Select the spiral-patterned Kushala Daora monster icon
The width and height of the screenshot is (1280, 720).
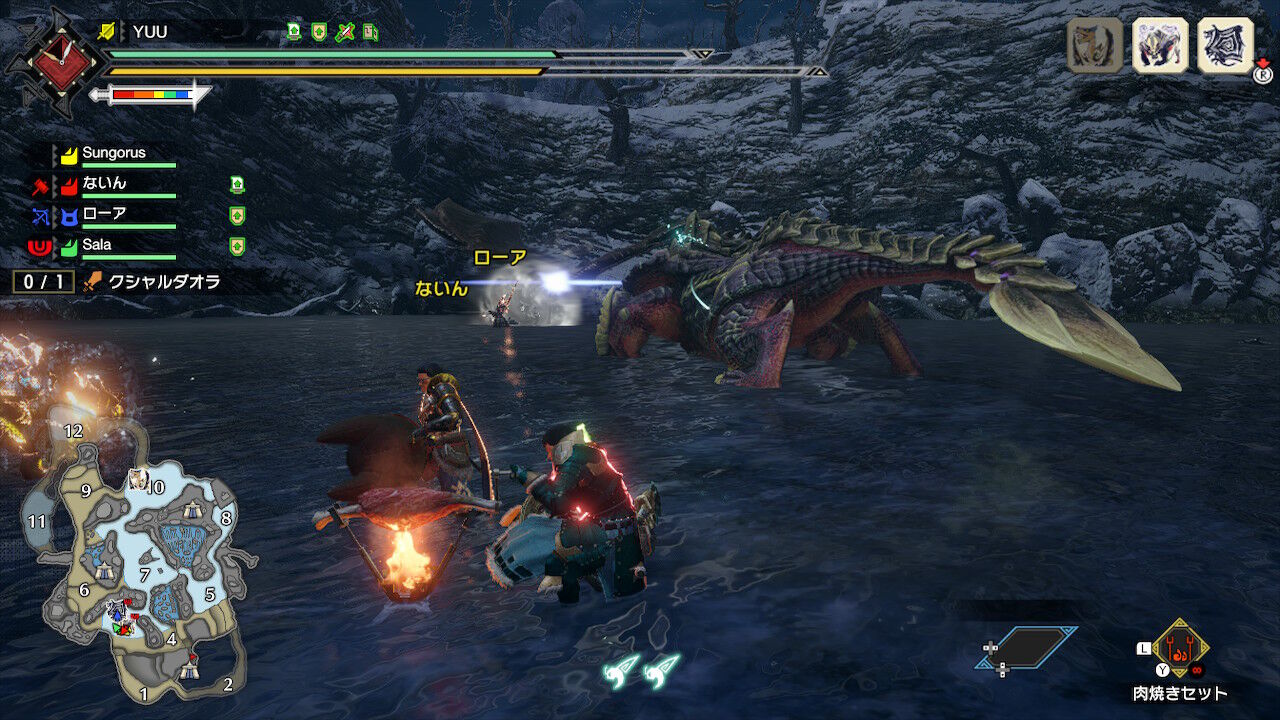pos(1225,46)
